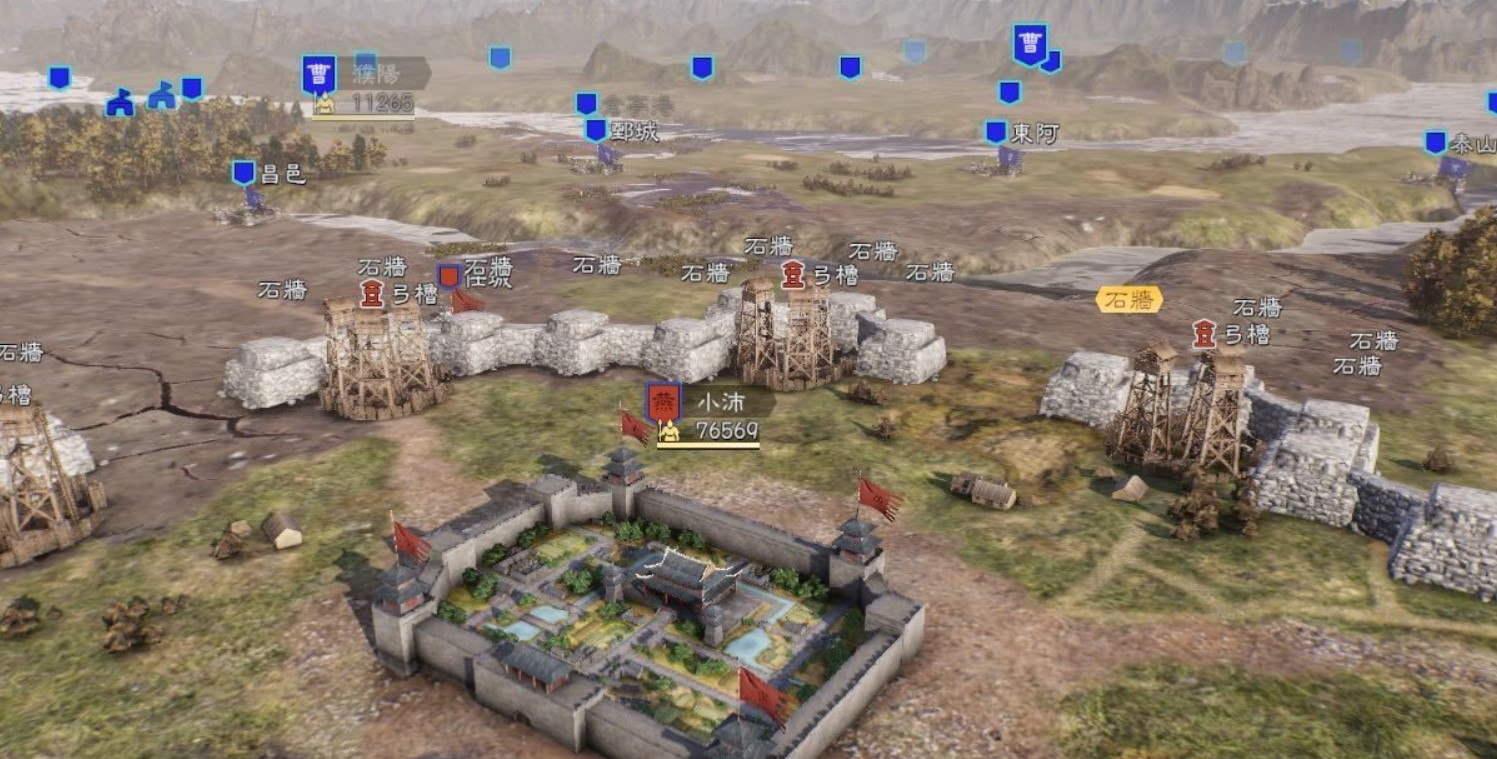This screenshot has width=1497, height=759.
Task: Click the red 任城 marker
Action: click(450, 276)
